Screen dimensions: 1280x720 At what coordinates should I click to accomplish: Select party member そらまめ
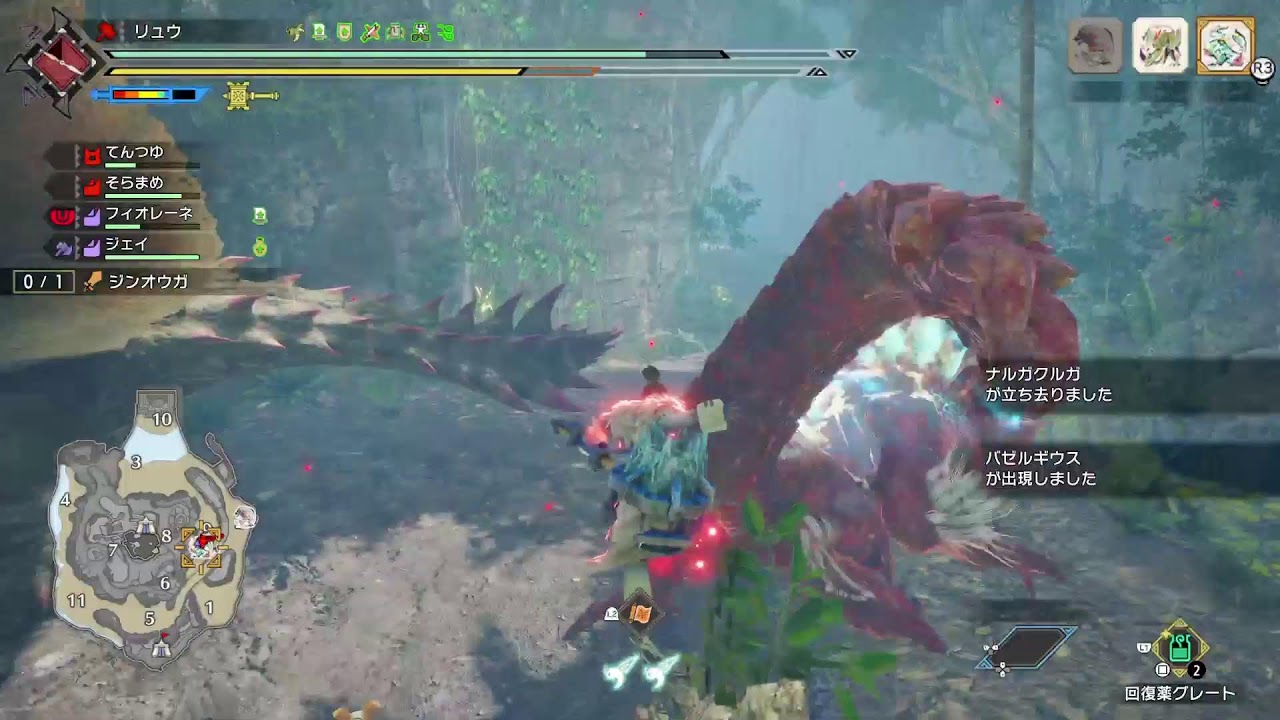135,185
